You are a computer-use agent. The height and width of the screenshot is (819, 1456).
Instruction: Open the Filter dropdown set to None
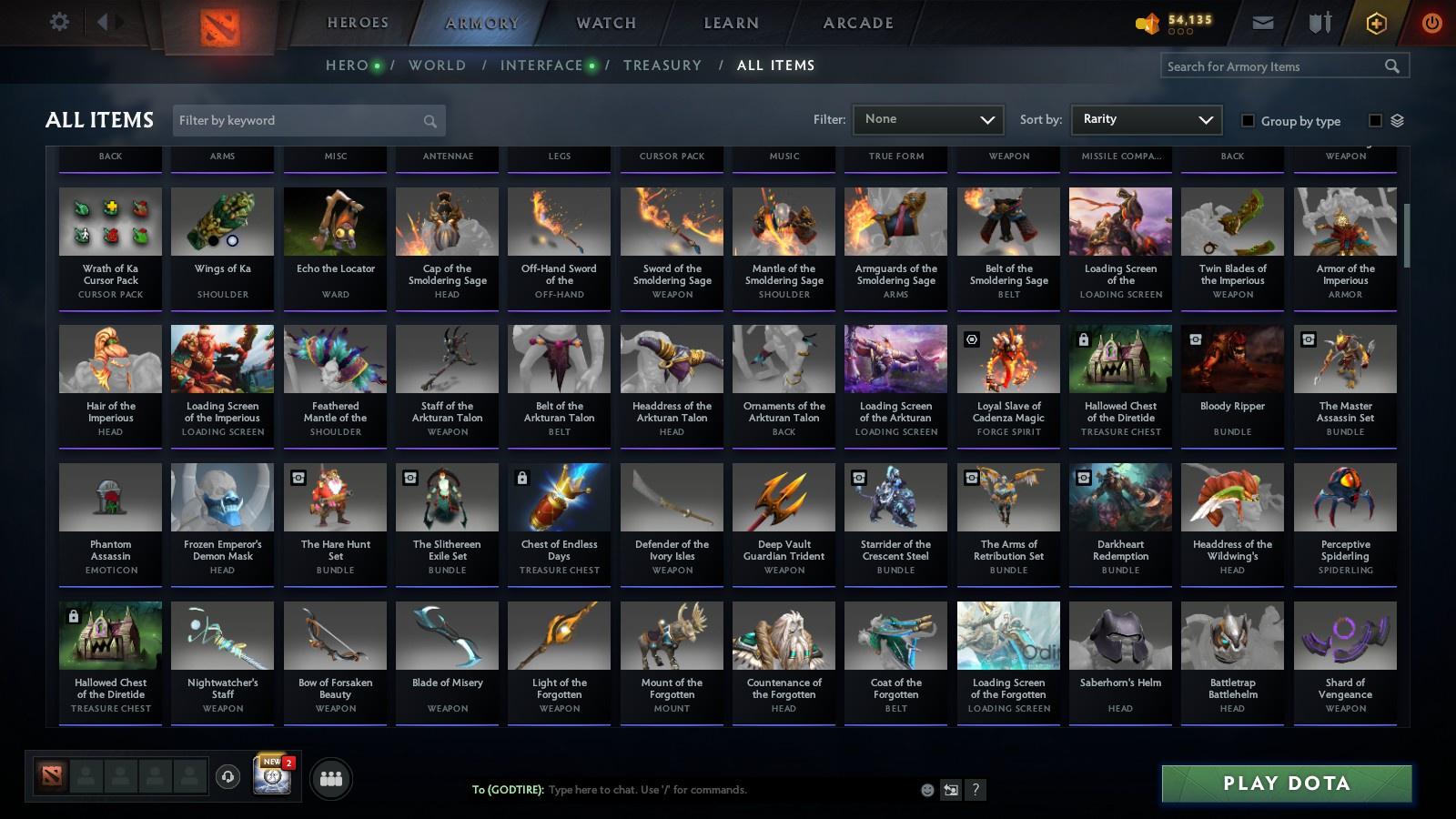coord(927,119)
